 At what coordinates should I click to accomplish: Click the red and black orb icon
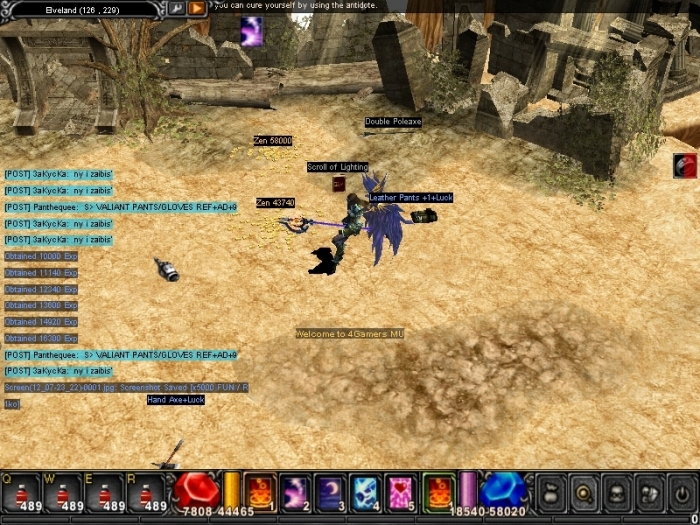tap(685, 166)
